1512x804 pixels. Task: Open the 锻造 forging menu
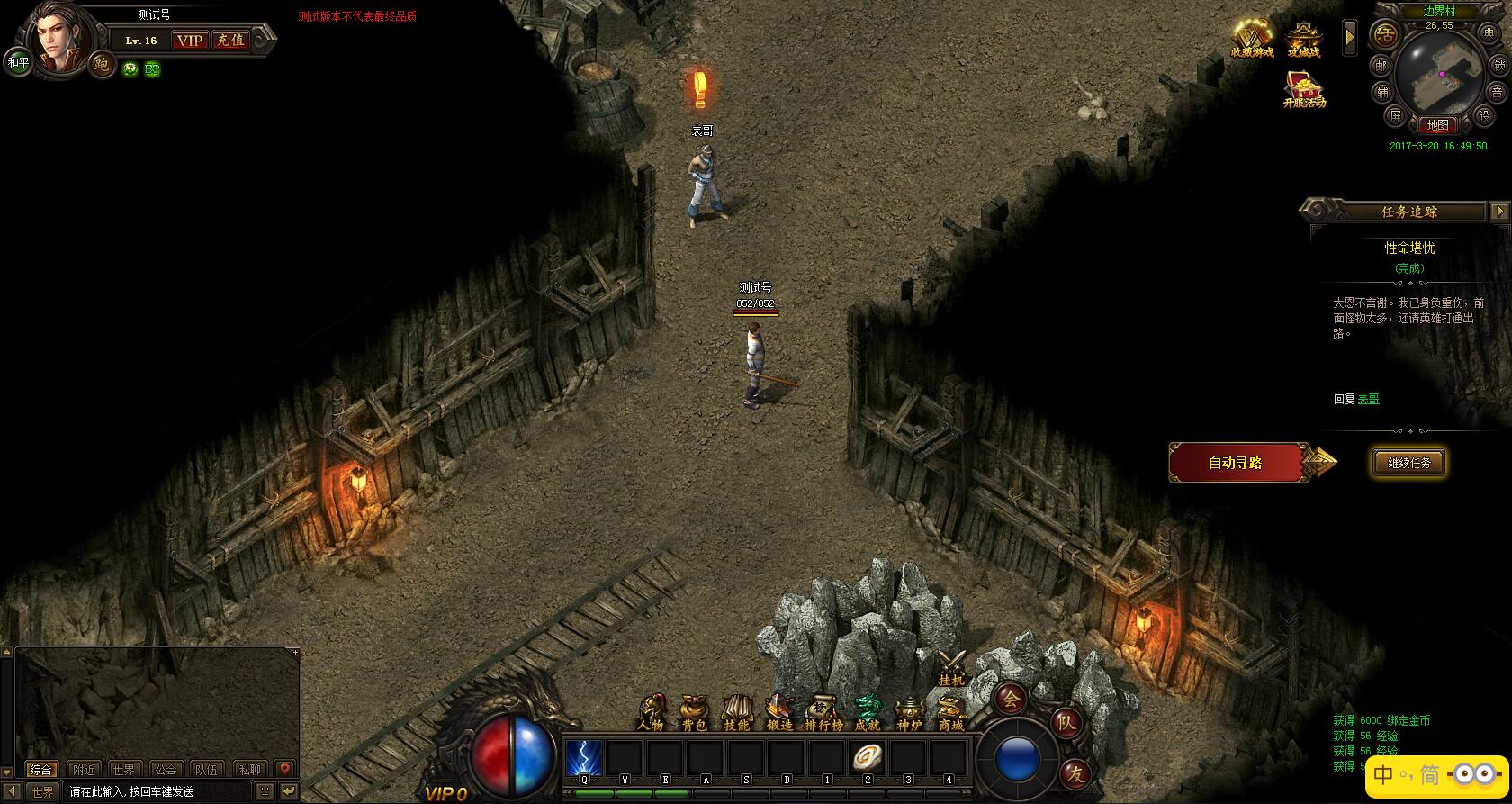779,712
